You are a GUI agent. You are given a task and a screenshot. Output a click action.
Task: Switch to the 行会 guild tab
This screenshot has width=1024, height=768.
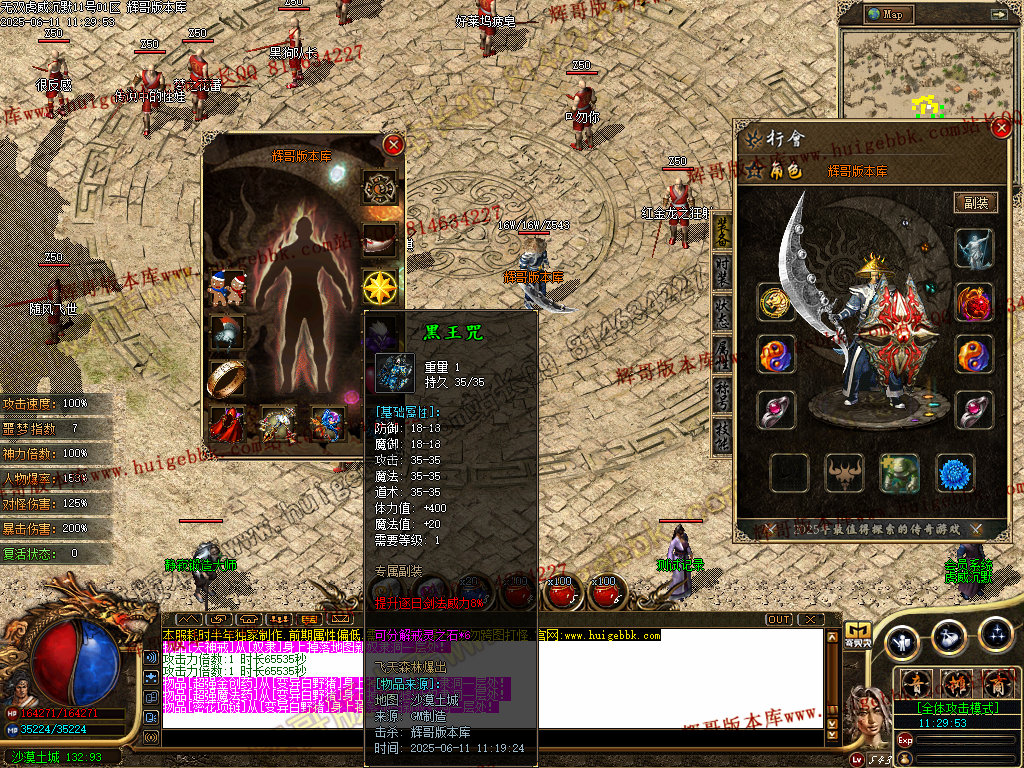tap(784, 139)
